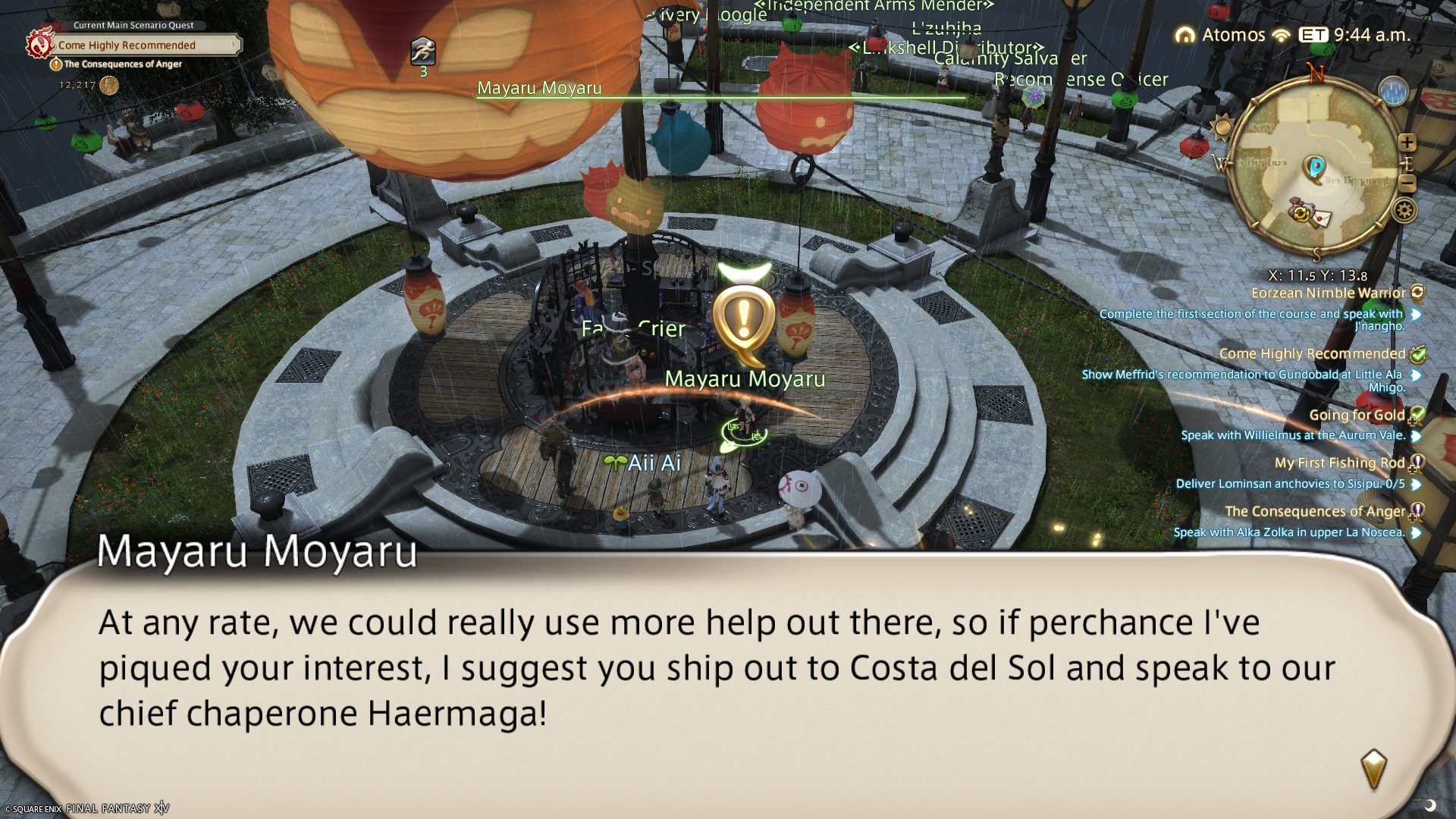Select The Consequences of Anger tracker entry
This screenshot has width=1456, height=819.
[1315, 512]
